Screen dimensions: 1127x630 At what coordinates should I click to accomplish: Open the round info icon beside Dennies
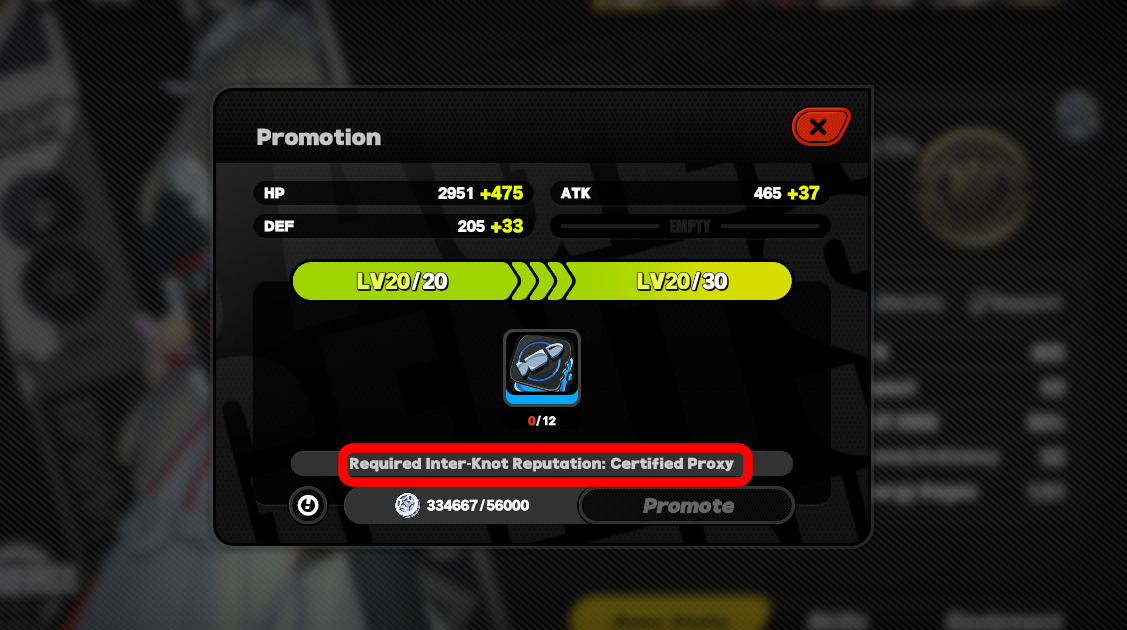[x=308, y=506]
